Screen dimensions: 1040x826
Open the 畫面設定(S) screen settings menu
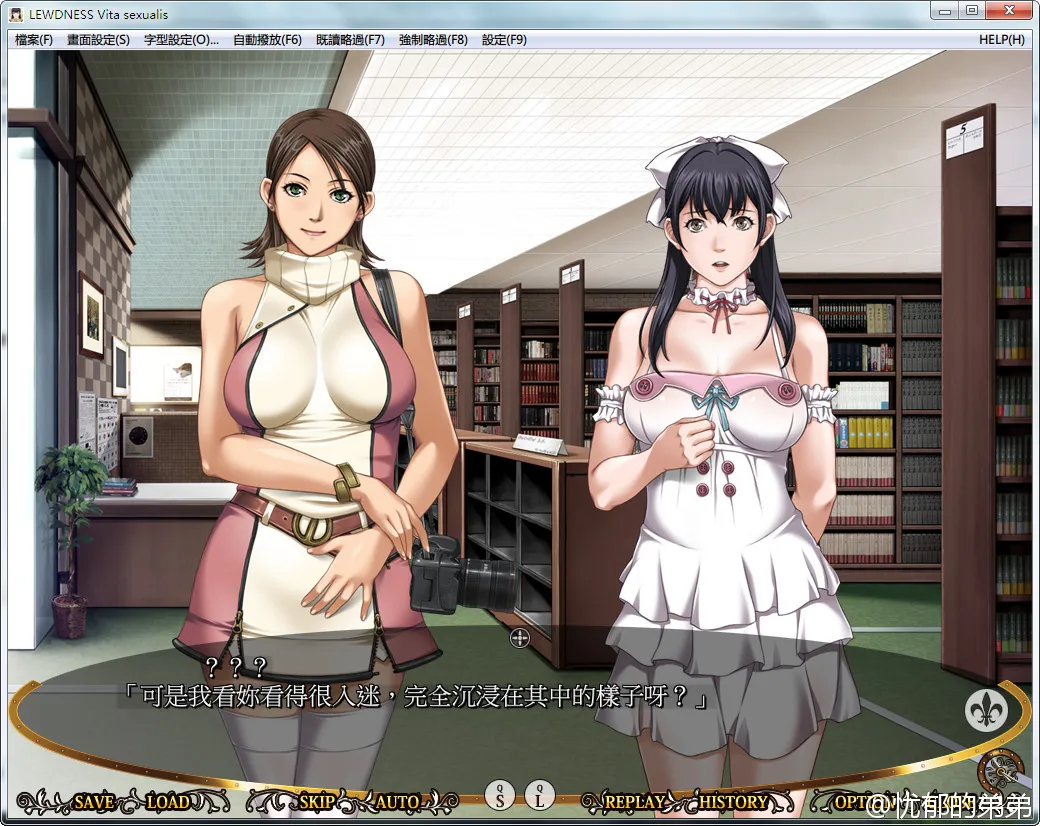pos(98,40)
